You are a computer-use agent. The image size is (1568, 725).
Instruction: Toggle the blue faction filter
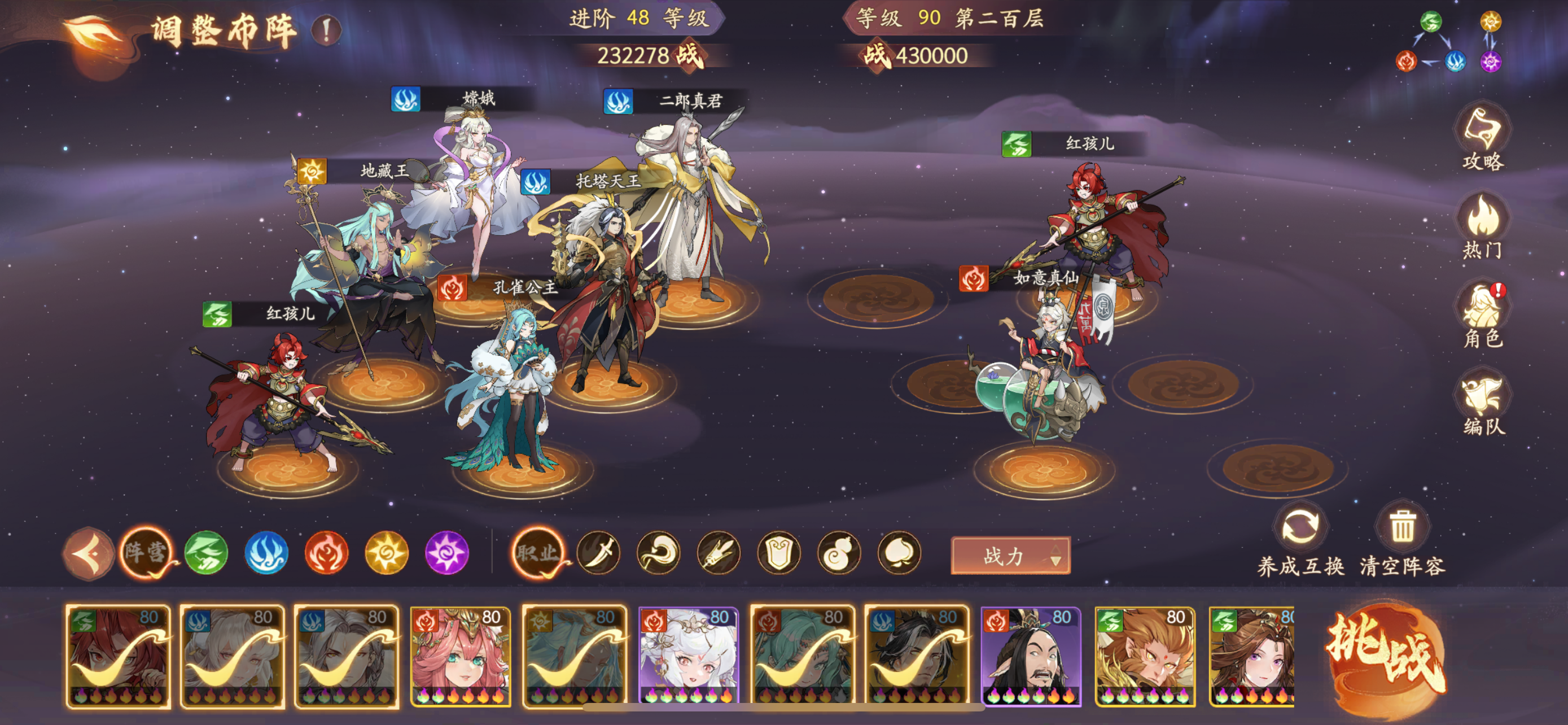coord(266,554)
